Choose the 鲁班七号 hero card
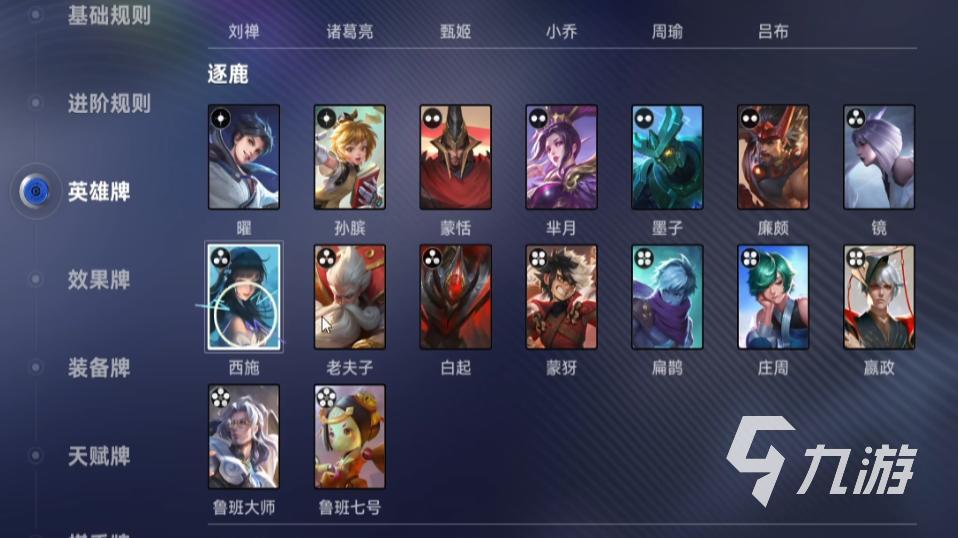 click(x=350, y=437)
